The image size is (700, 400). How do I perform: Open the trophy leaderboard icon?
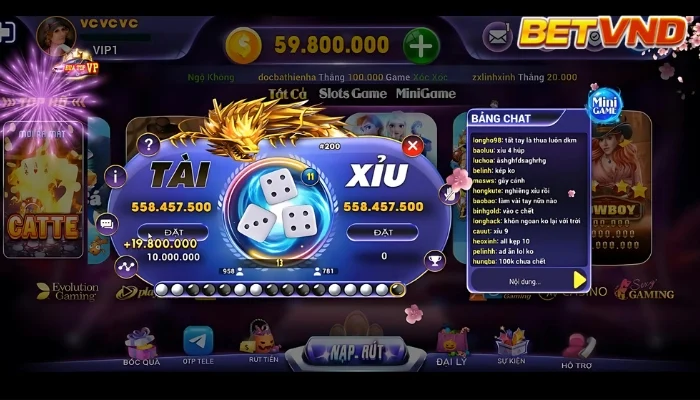point(434,260)
